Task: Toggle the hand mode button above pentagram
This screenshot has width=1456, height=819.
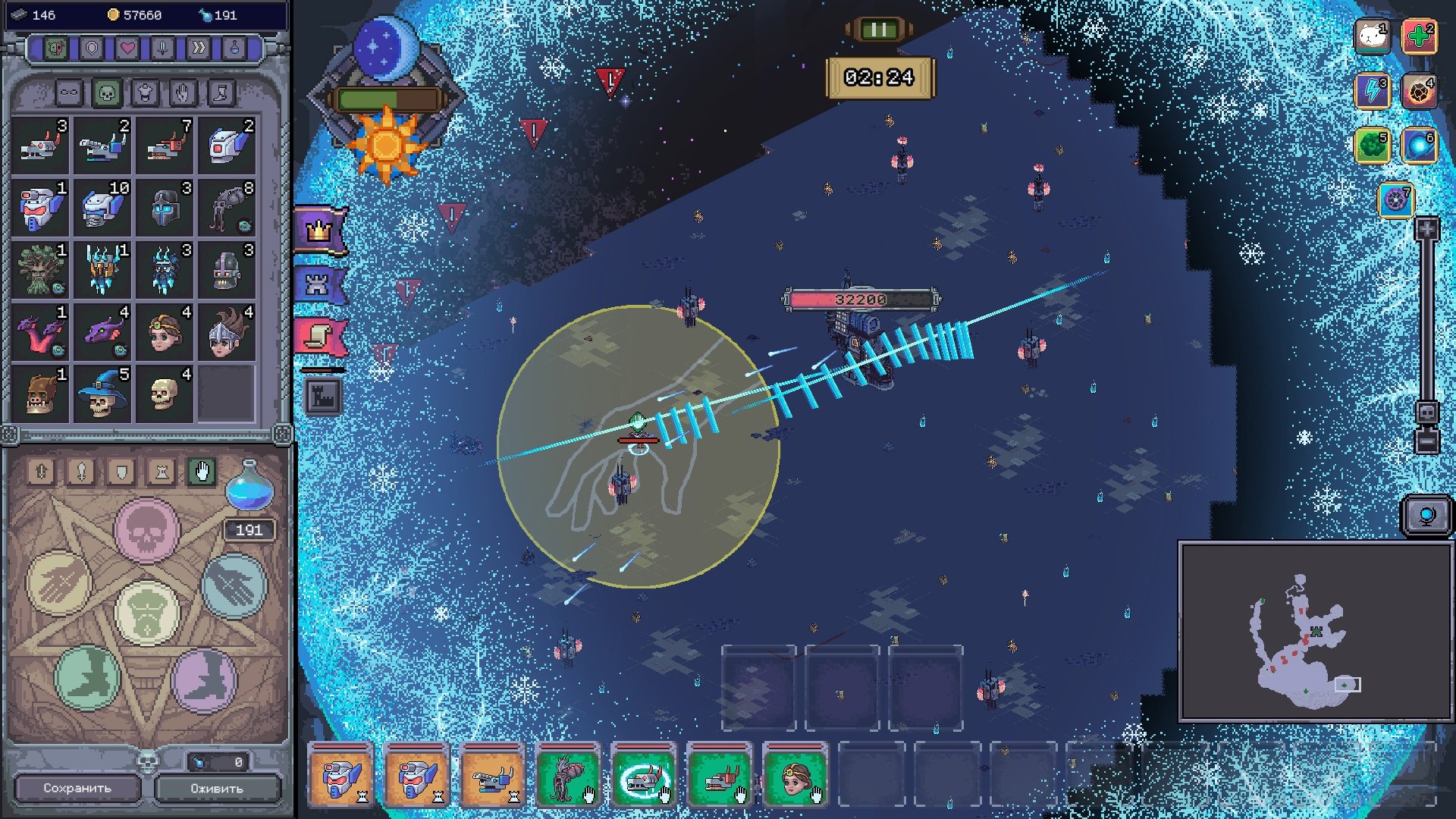Action: click(x=202, y=472)
